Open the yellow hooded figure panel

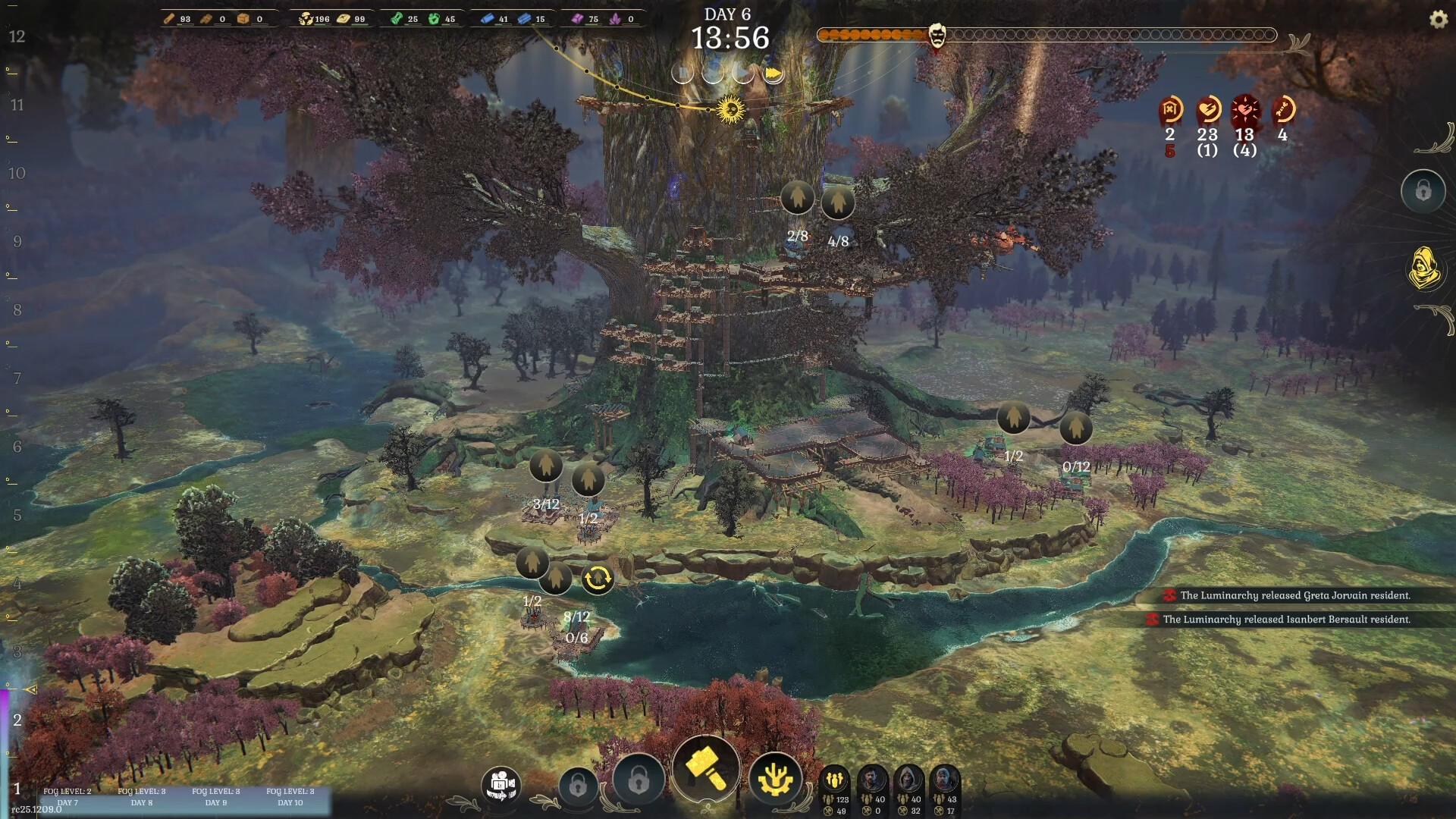[x=1423, y=268]
